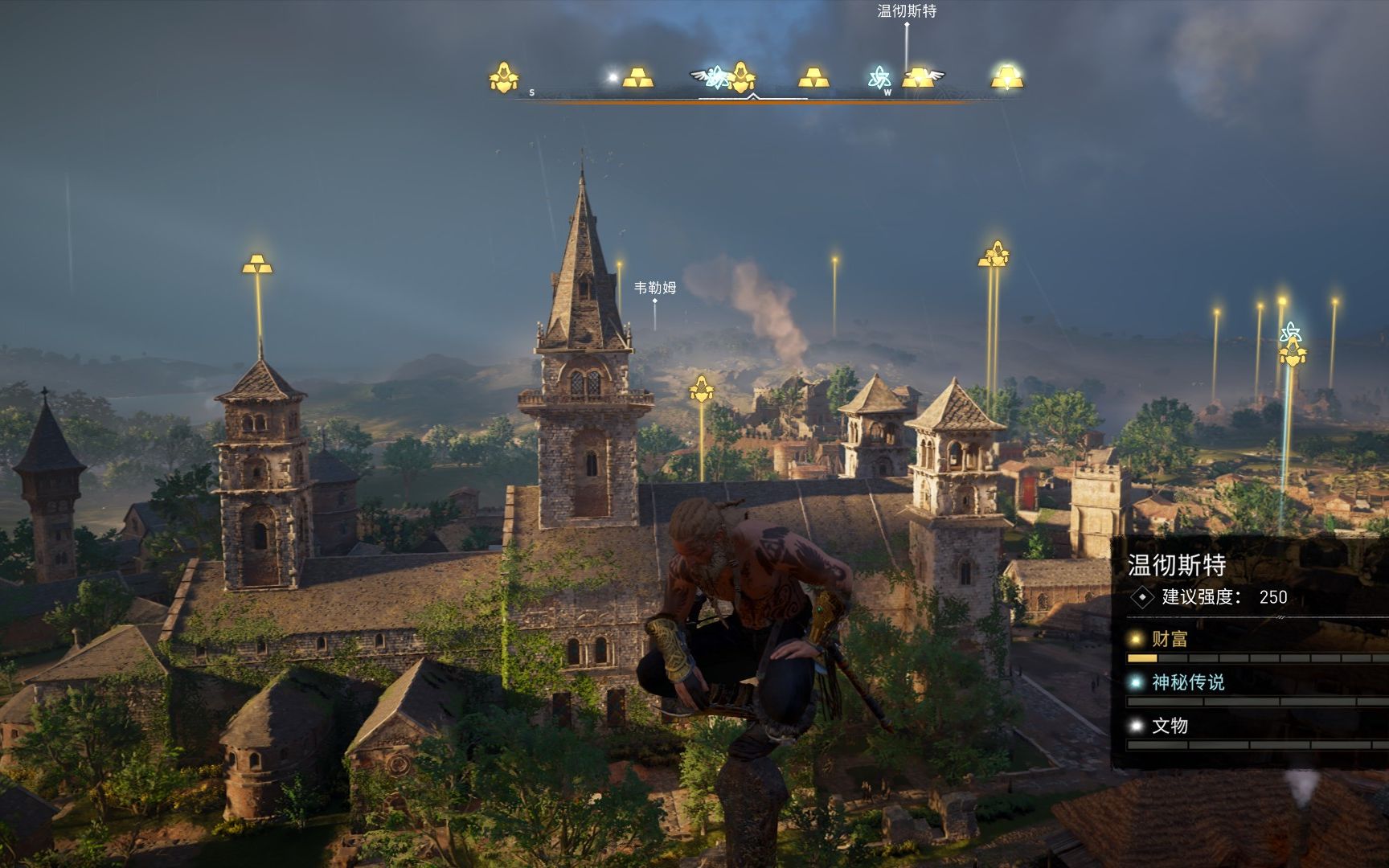This screenshot has height=868, width=1389.
Task: Choose the 文物 entry in the region panel
Action: pos(1170,726)
